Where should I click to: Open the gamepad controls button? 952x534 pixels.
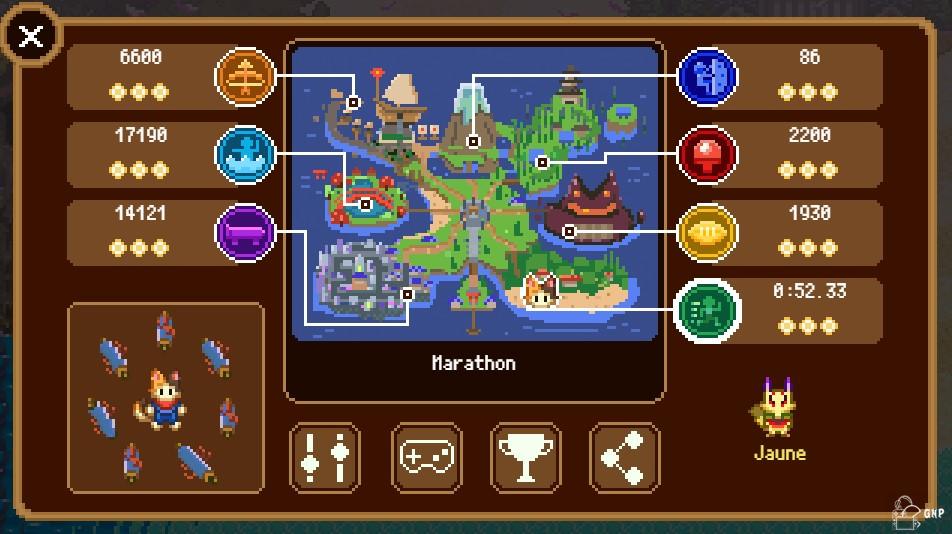click(426, 457)
